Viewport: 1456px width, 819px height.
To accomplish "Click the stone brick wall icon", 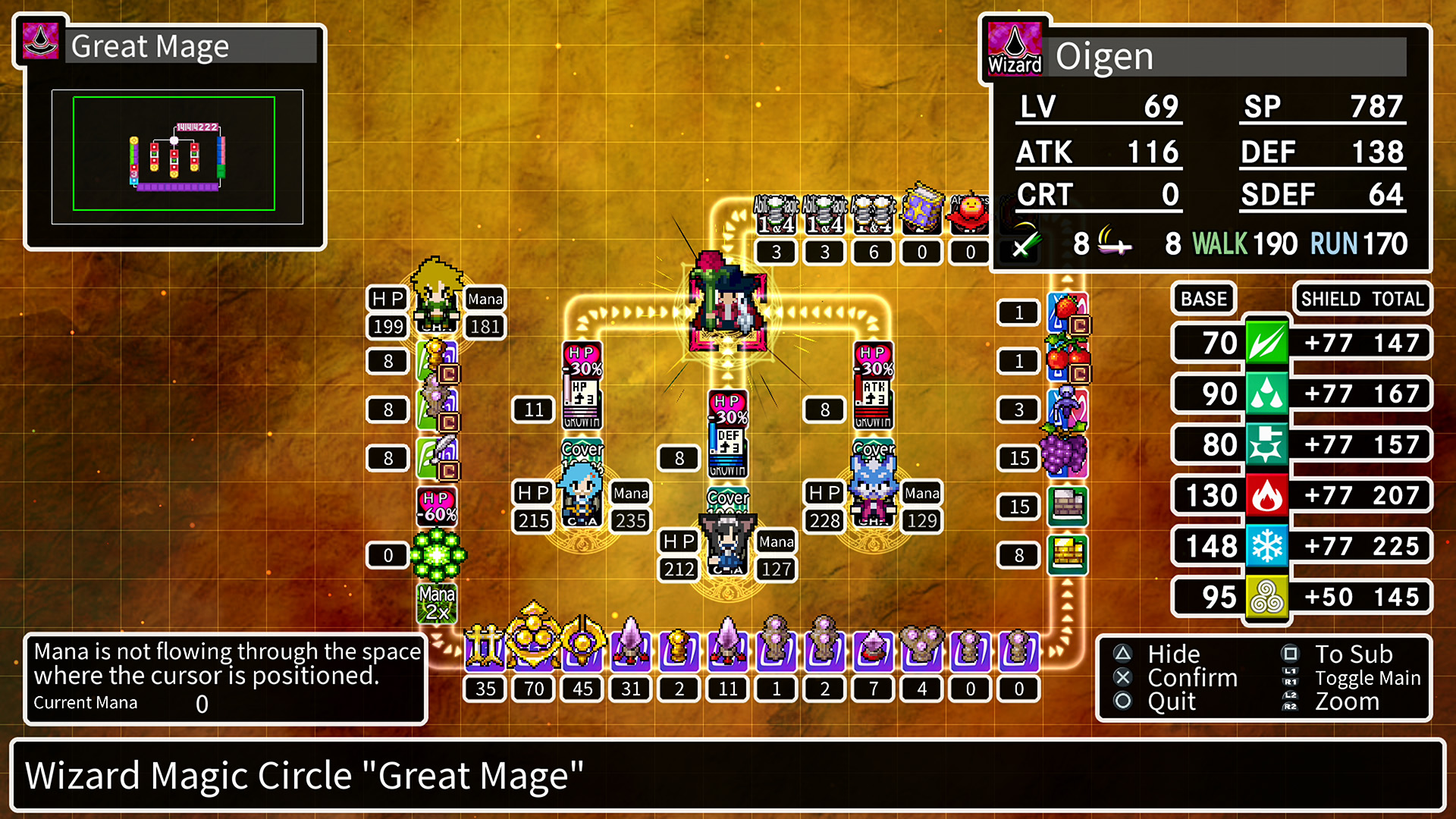I will pyautogui.click(x=1069, y=507).
